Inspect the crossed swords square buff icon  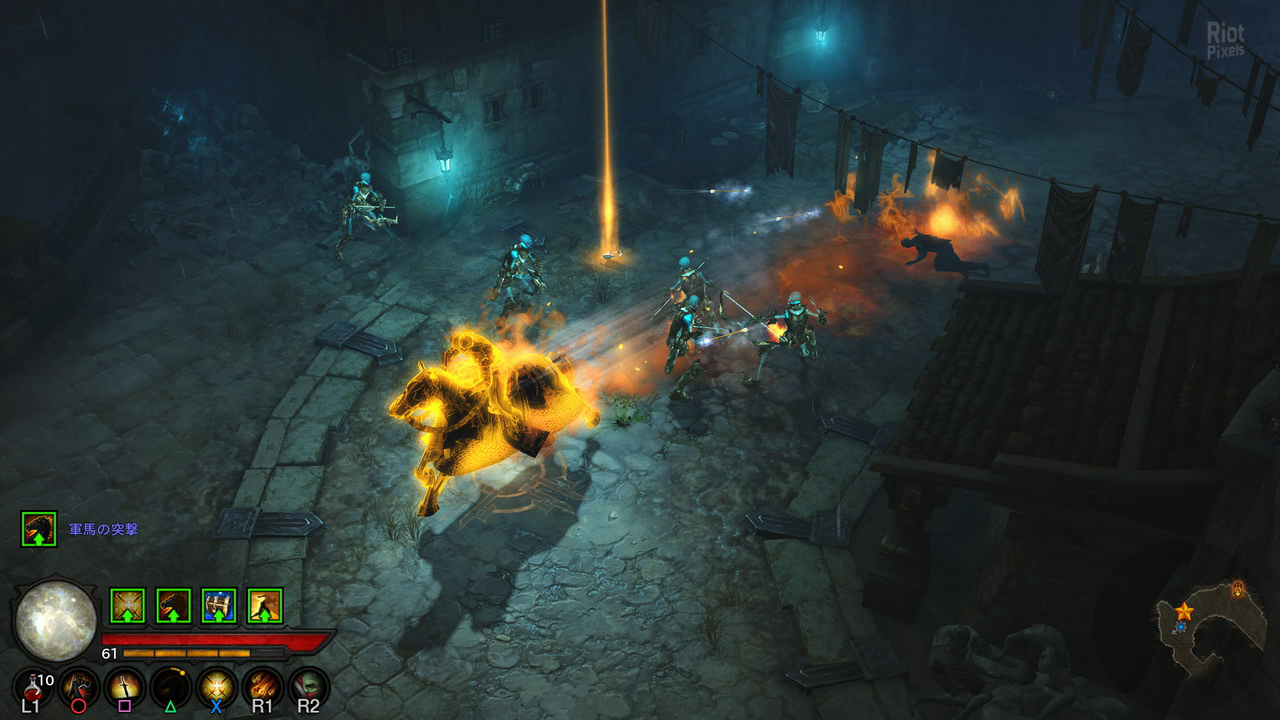pyautogui.click(x=127, y=605)
